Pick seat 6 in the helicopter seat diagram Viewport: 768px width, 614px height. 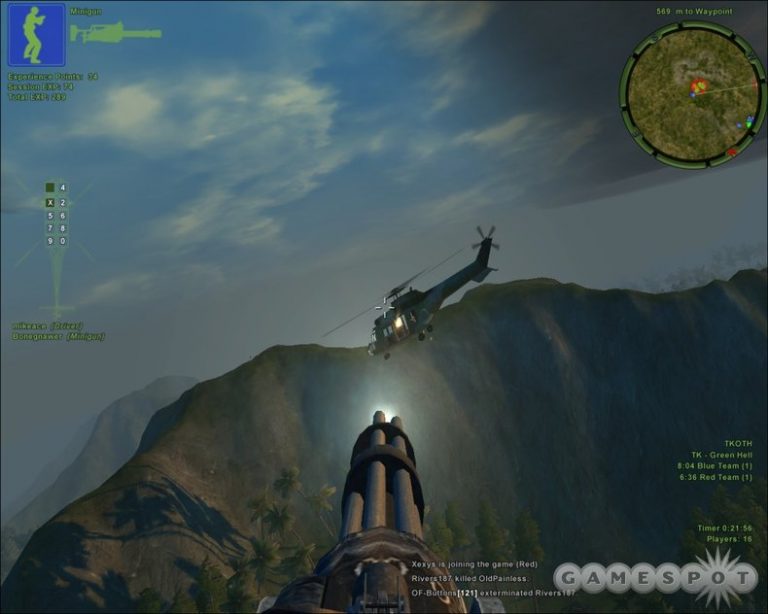[62, 215]
